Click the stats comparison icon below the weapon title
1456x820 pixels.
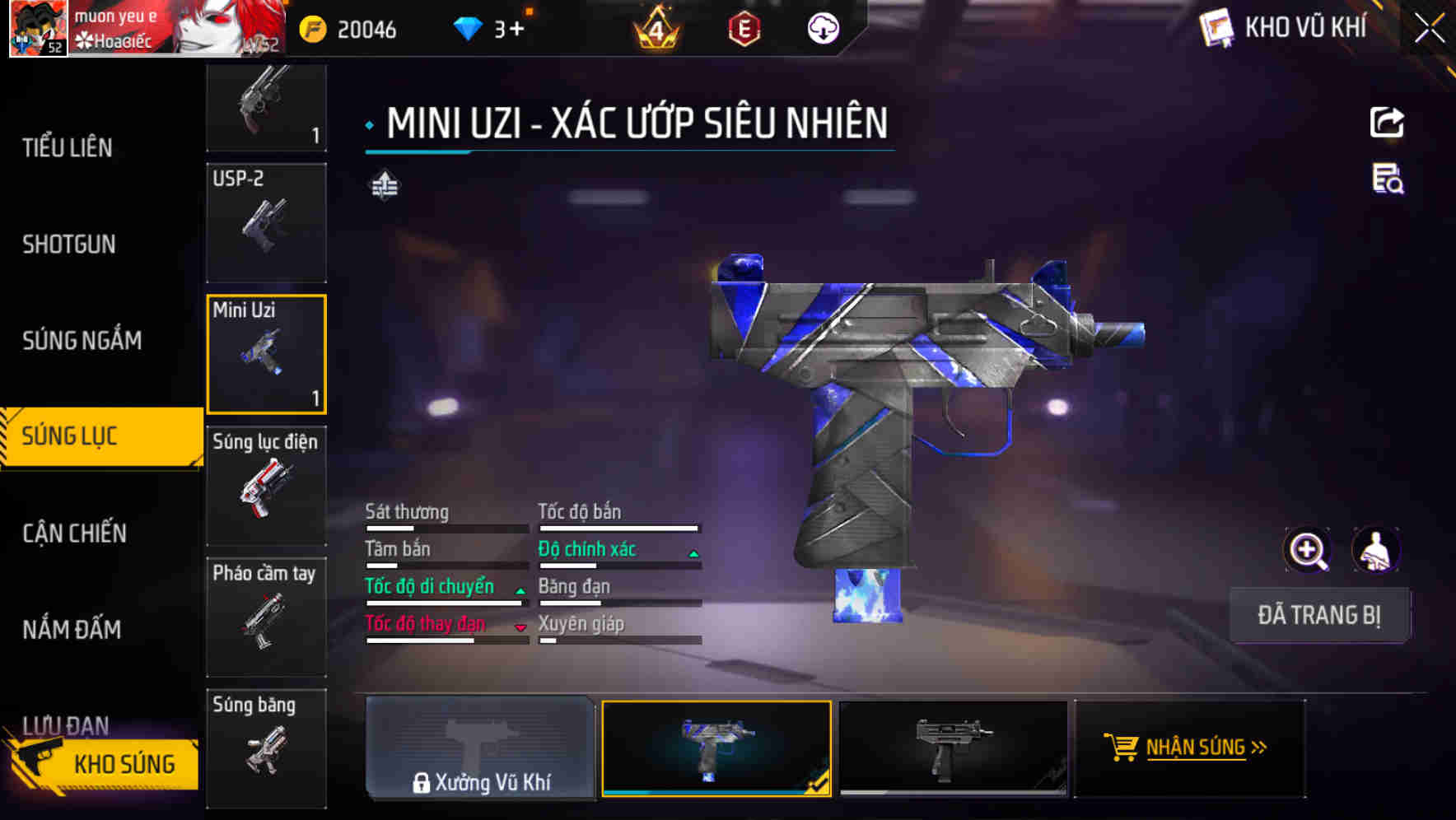click(x=384, y=186)
